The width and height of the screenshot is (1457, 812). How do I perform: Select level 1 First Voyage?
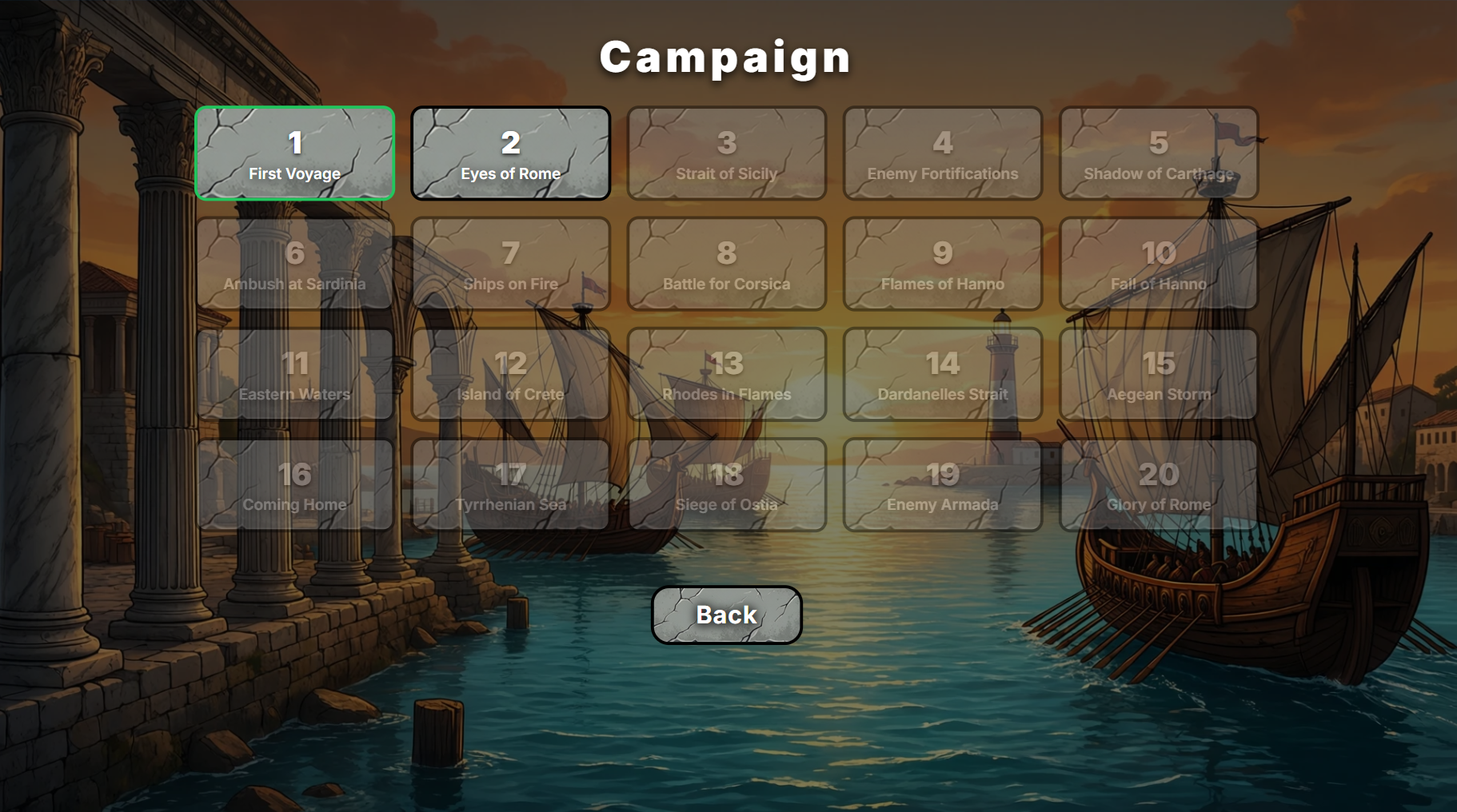pos(295,153)
